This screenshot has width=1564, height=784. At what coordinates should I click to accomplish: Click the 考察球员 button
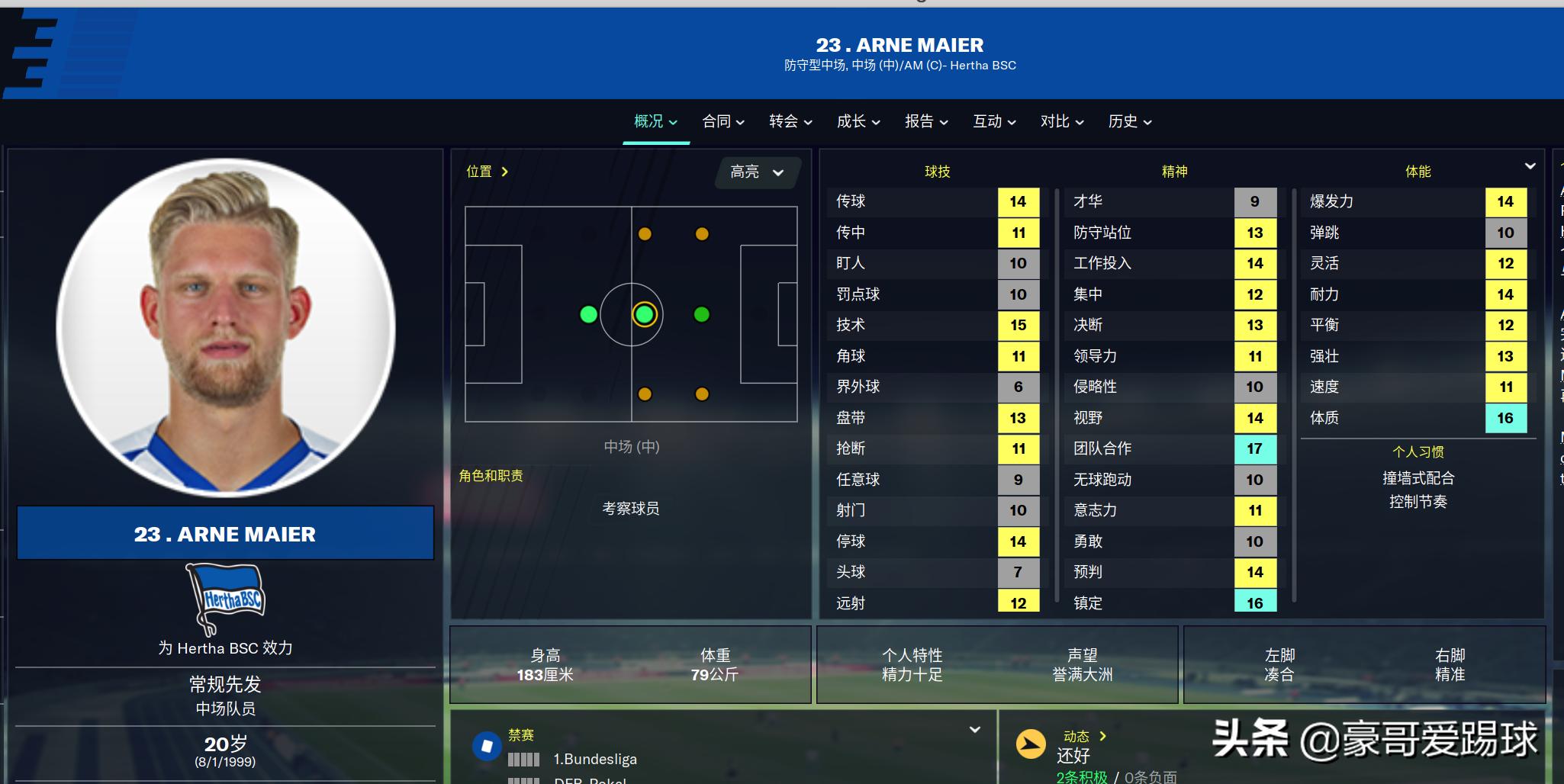(x=630, y=509)
